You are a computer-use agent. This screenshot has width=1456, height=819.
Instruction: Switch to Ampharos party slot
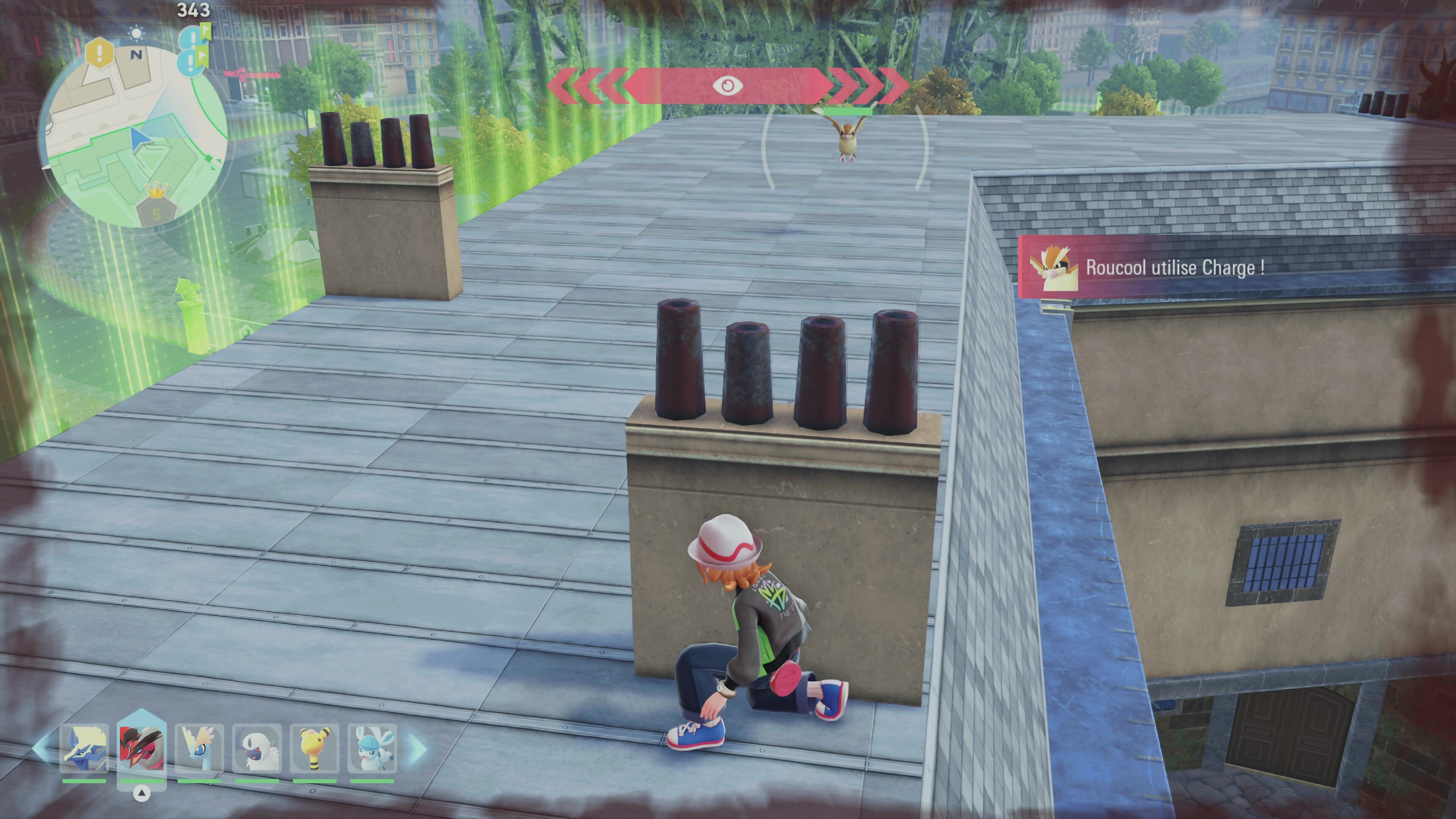[315, 748]
